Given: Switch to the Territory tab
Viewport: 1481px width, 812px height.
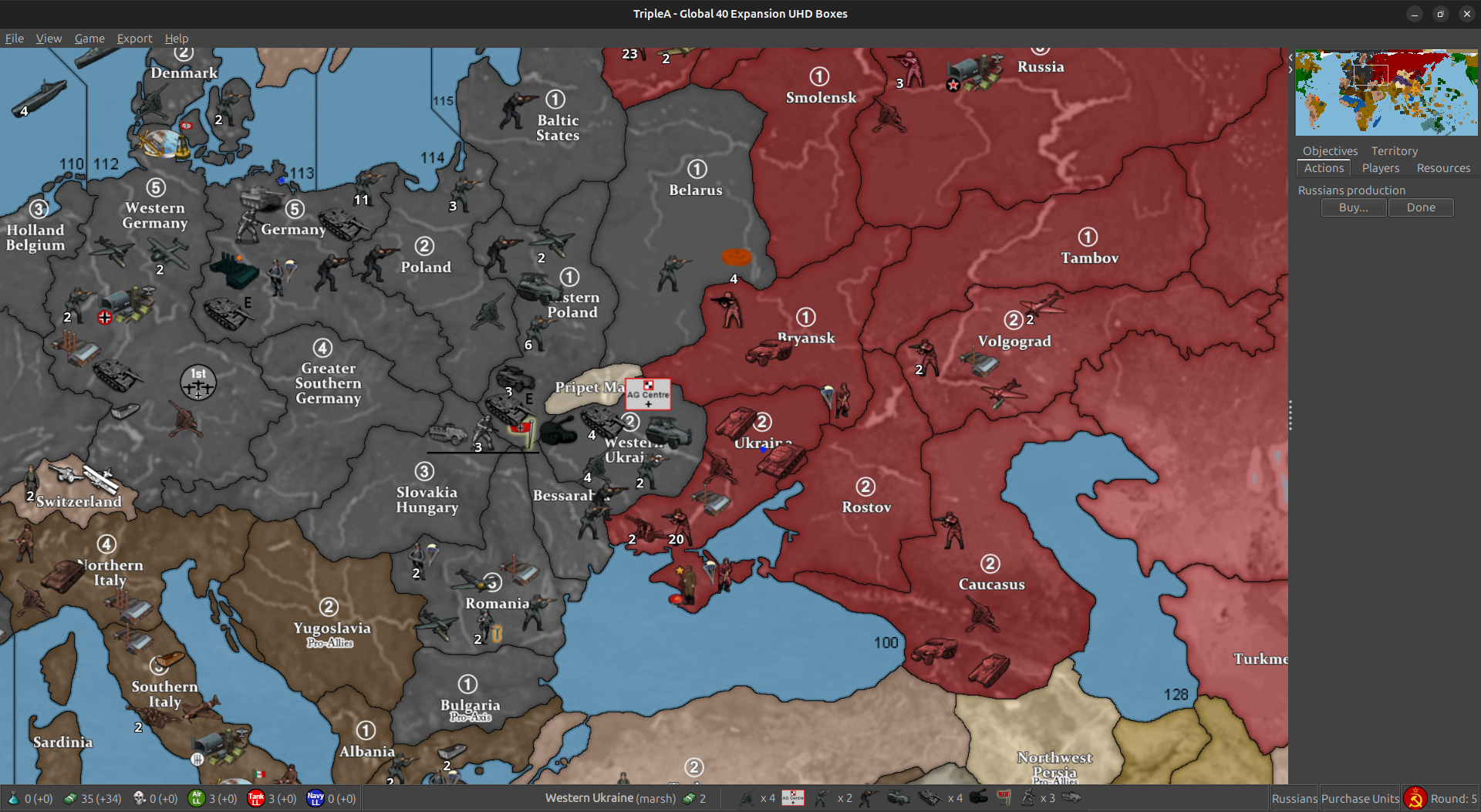Looking at the screenshot, I should pos(1394,151).
